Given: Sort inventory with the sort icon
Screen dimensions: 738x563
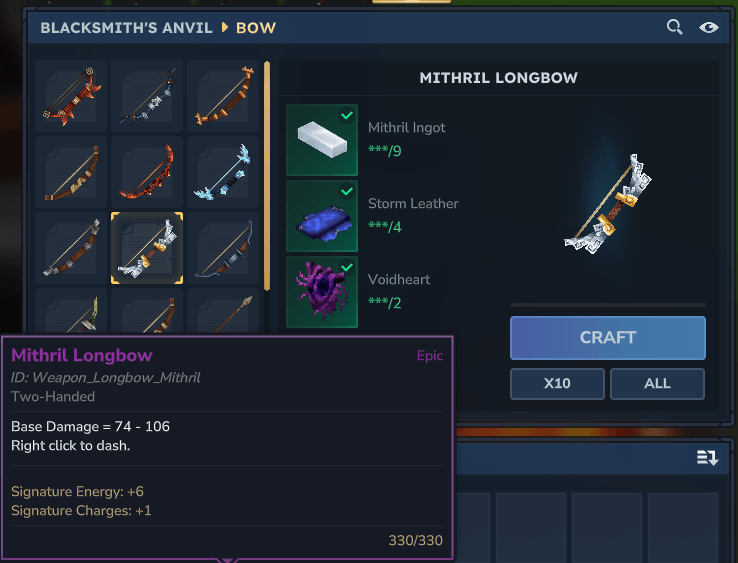Looking at the screenshot, I should pos(707,458).
